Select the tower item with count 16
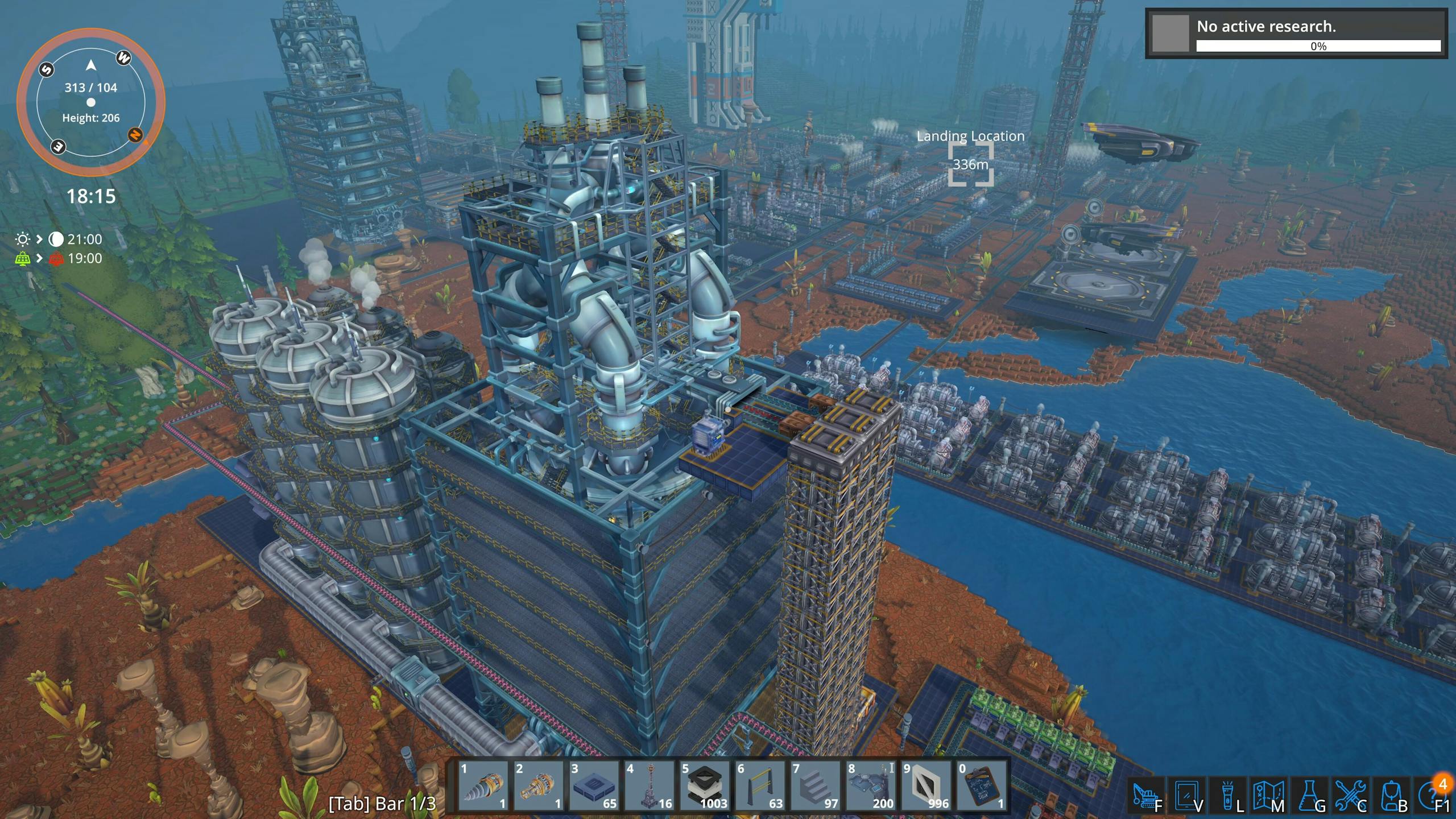 650,786
